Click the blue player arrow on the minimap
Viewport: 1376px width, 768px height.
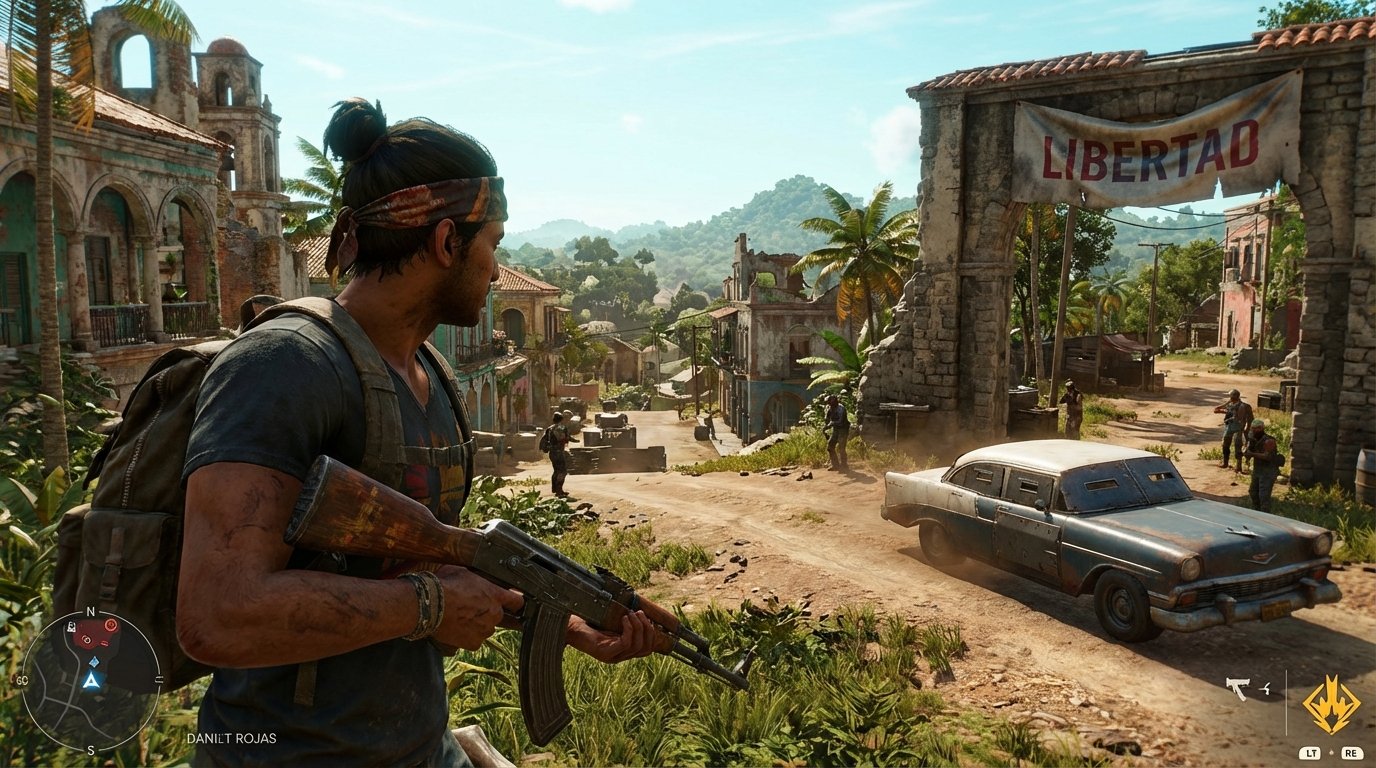[92, 680]
